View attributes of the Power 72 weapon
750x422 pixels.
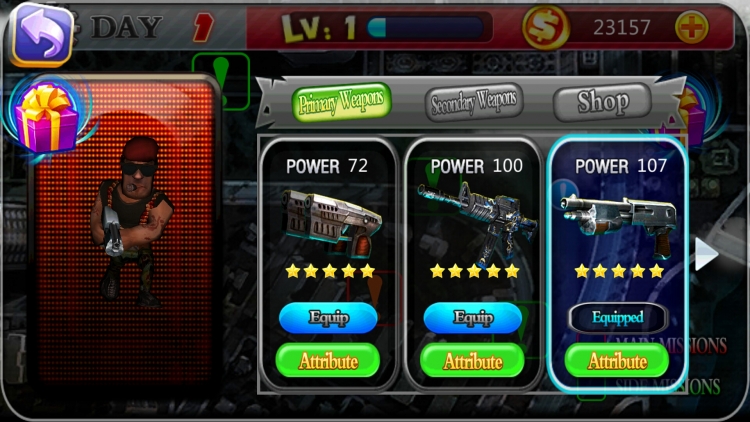click(x=328, y=360)
